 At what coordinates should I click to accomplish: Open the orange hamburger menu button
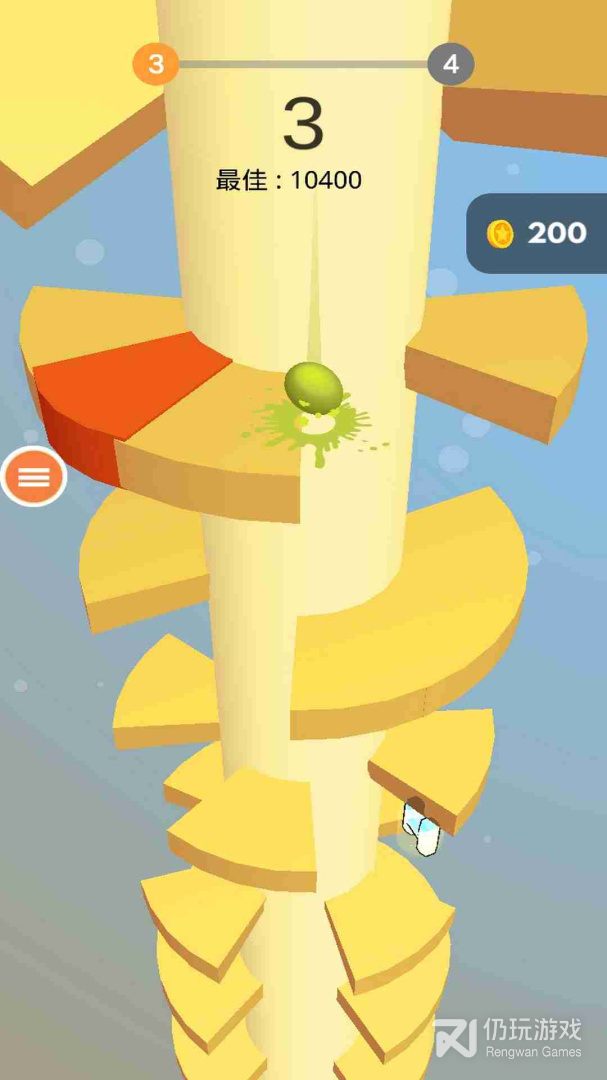[34, 477]
